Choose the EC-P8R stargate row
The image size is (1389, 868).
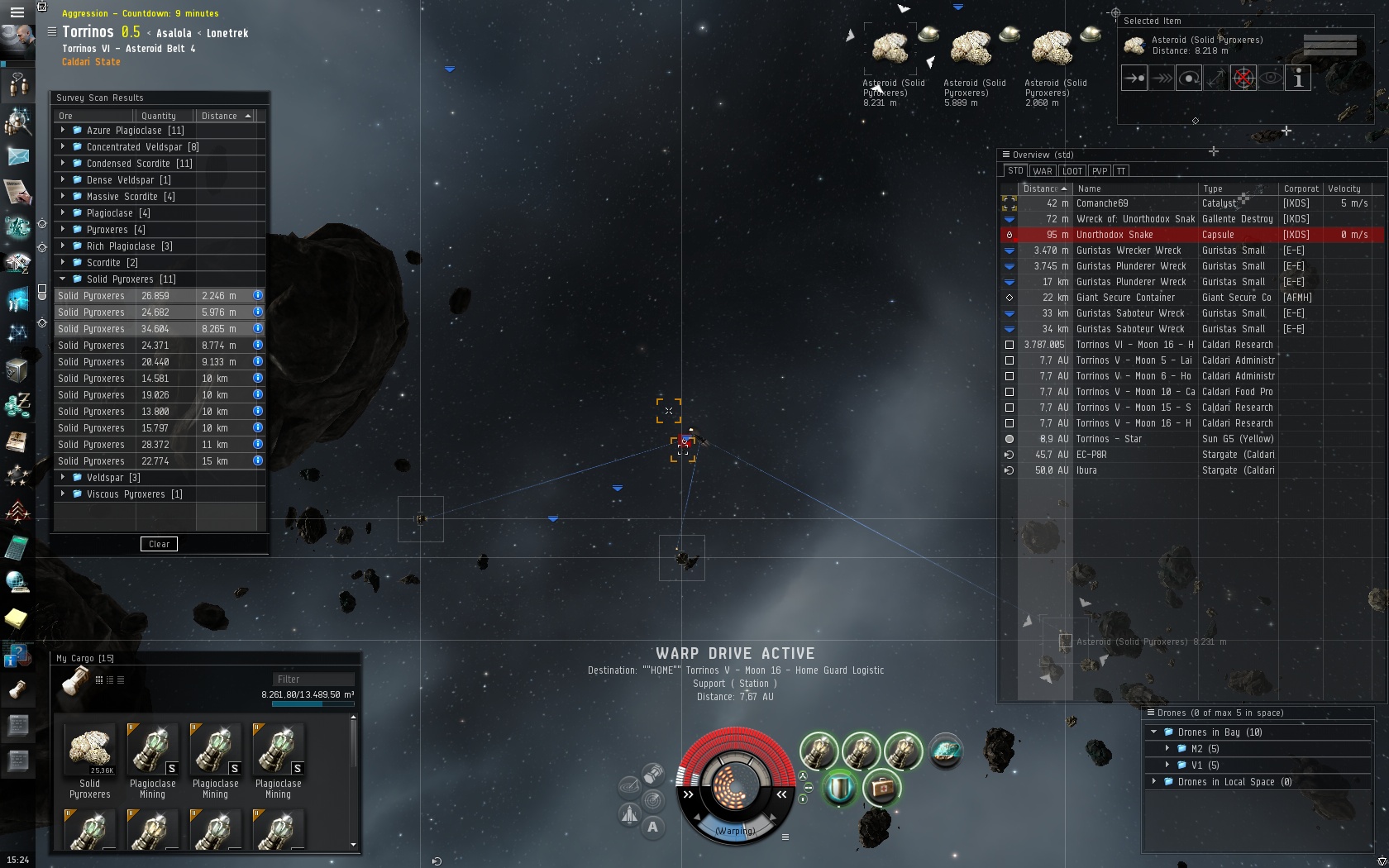coord(1091,455)
